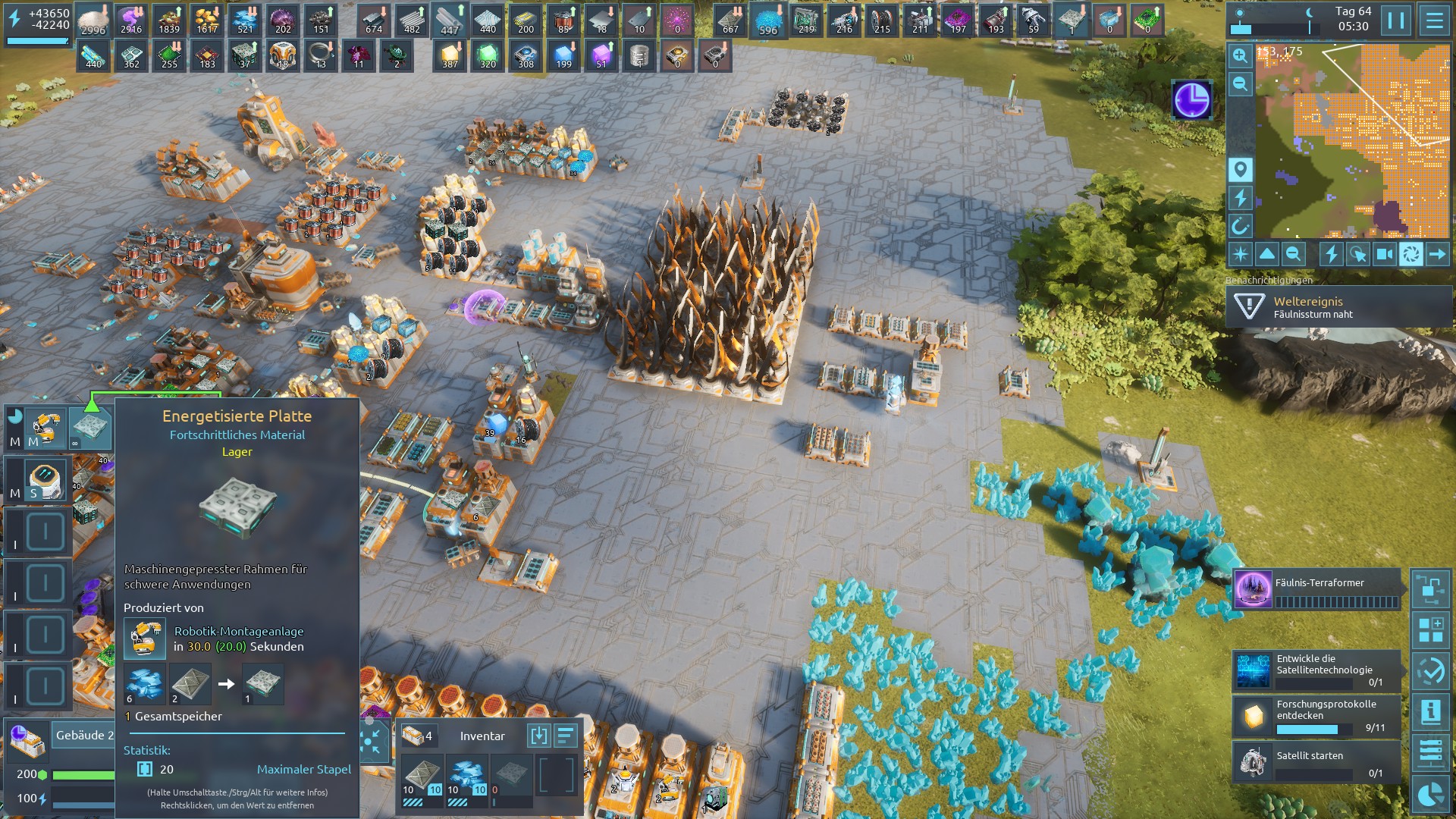Open the Weltereignis notification
Image resolution: width=1456 pixels, height=819 pixels.
tap(1338, 307)
